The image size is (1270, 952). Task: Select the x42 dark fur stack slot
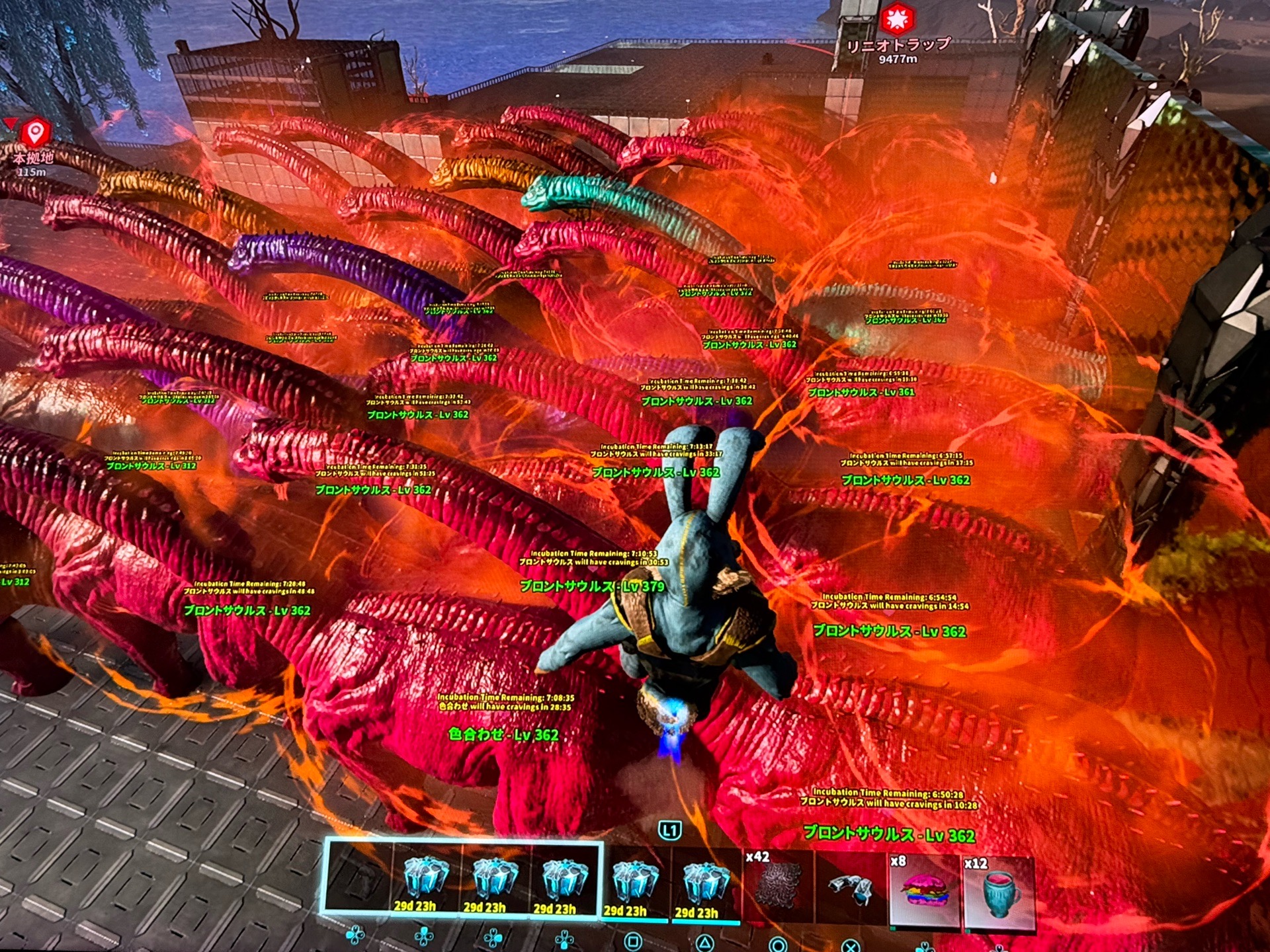click(778, 886)
